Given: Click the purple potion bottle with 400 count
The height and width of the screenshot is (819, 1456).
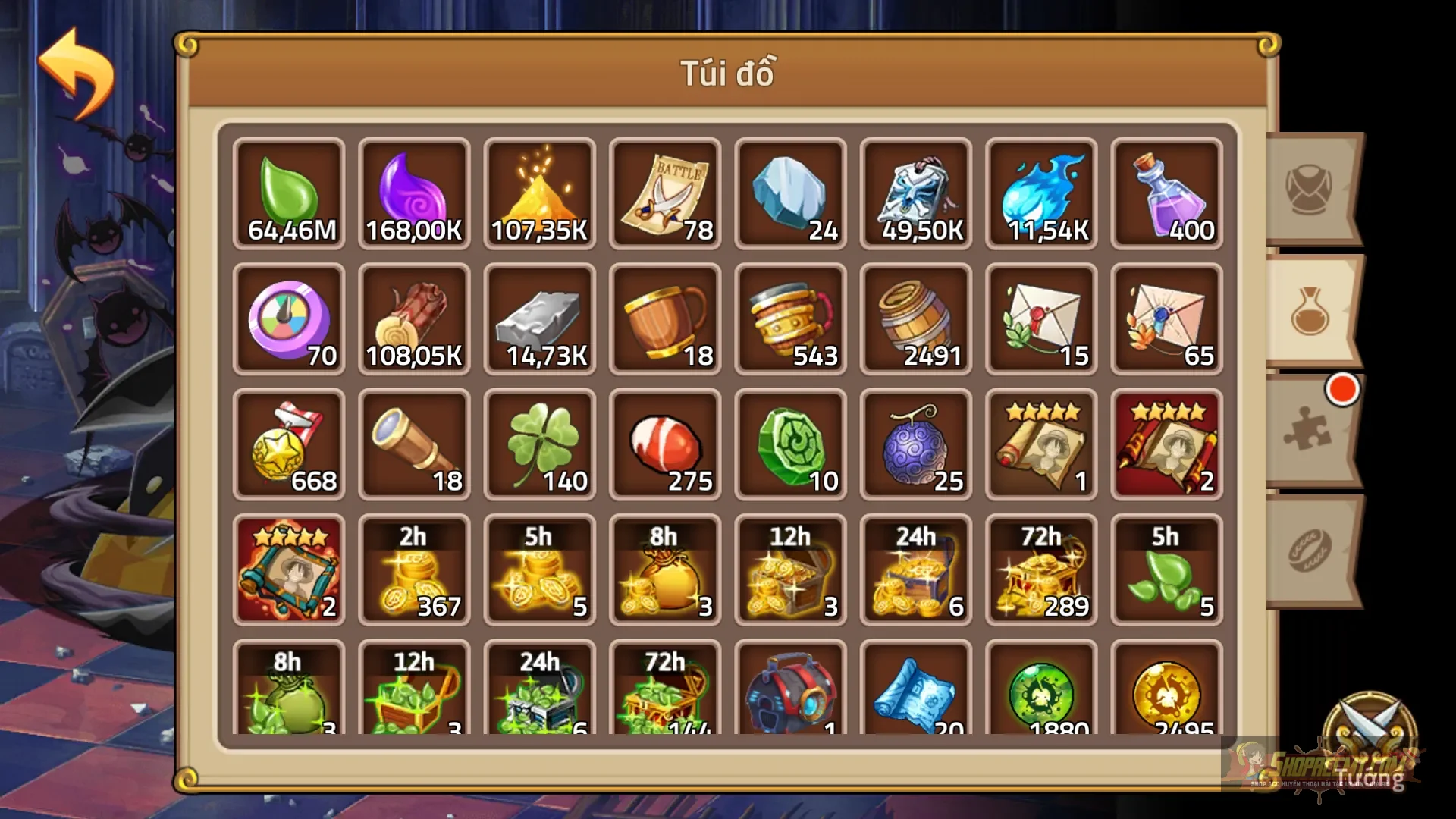Looking at the screenshot, I should (x=1166, y=193).
